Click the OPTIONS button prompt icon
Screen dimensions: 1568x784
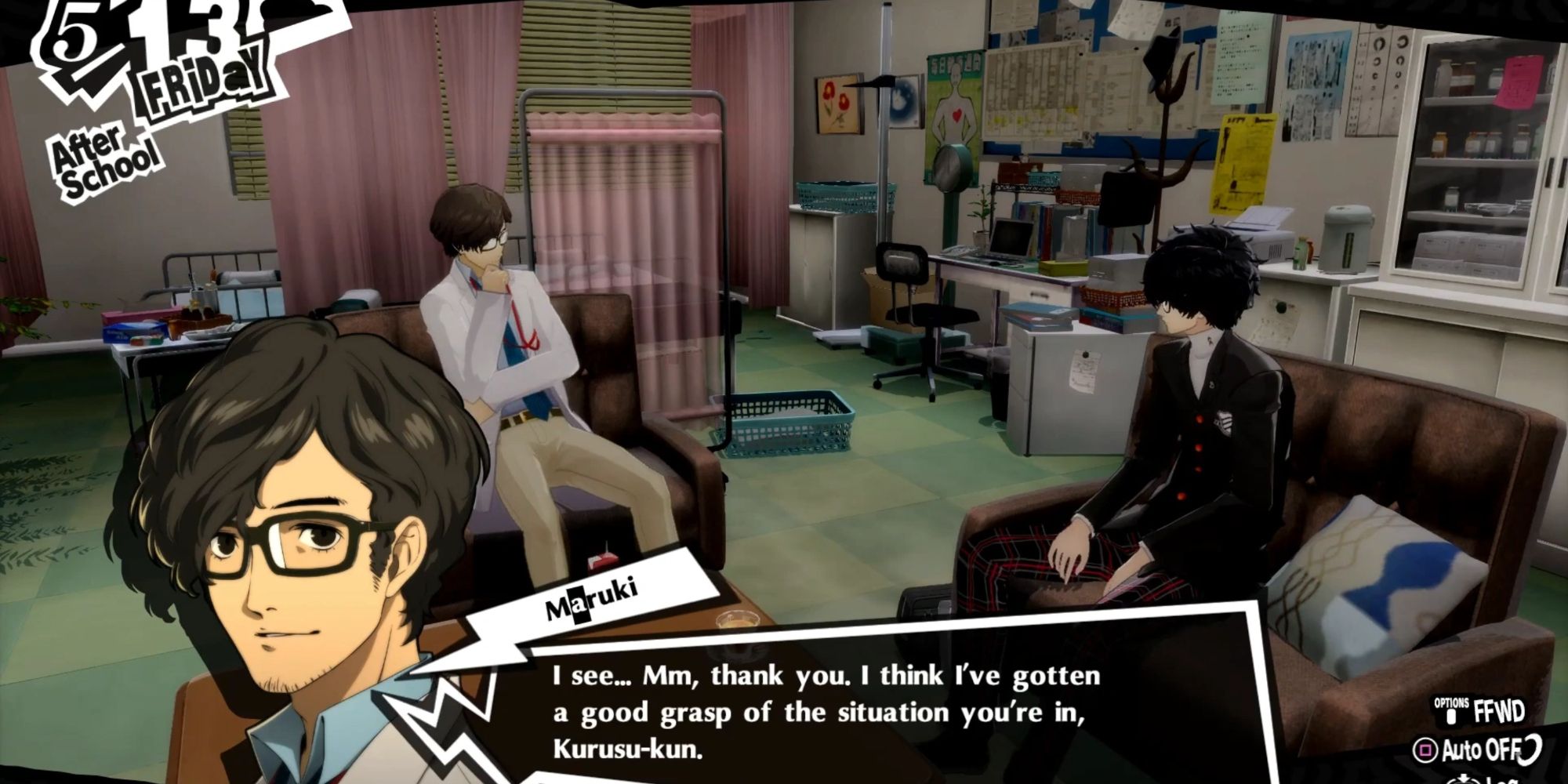[x=1452, y=715]
